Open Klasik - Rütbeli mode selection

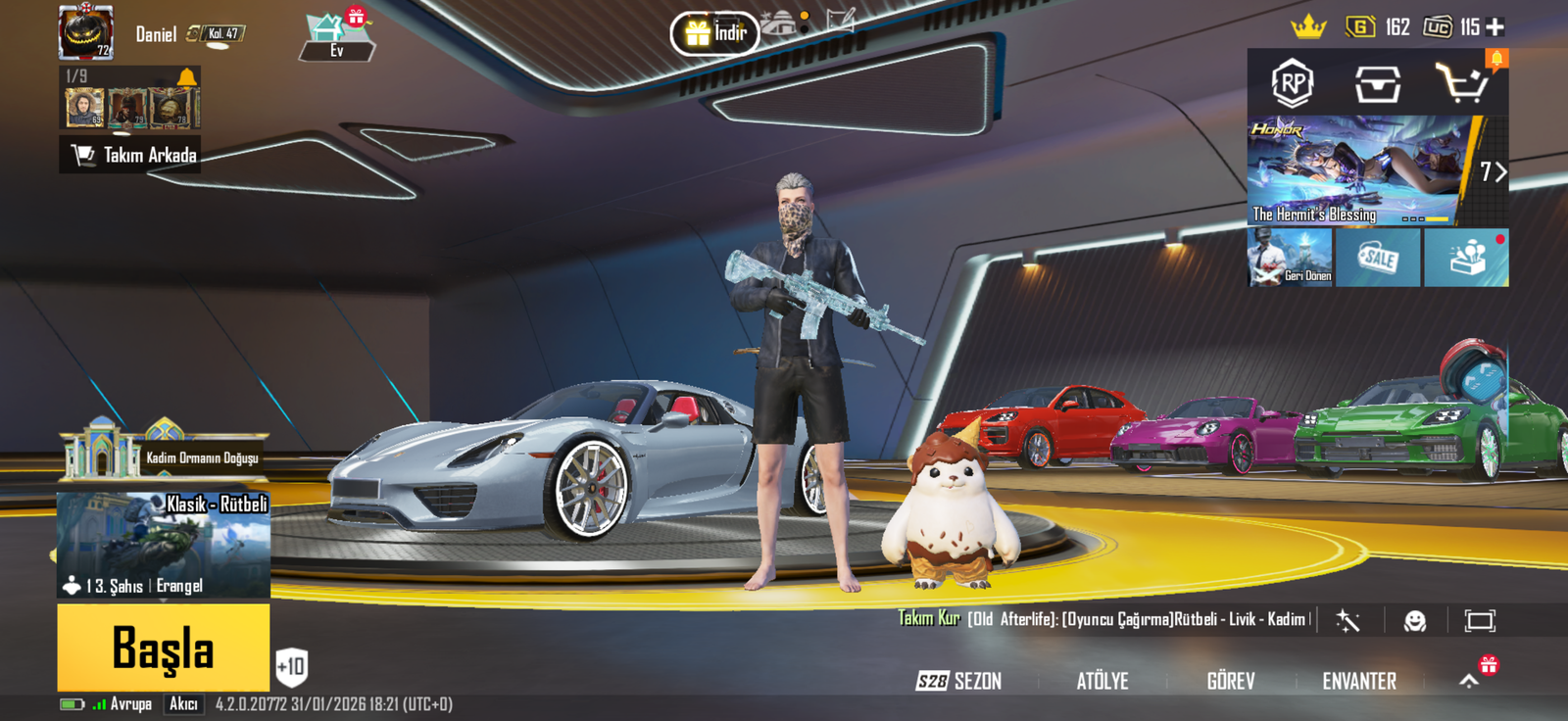tap(163, 545)
